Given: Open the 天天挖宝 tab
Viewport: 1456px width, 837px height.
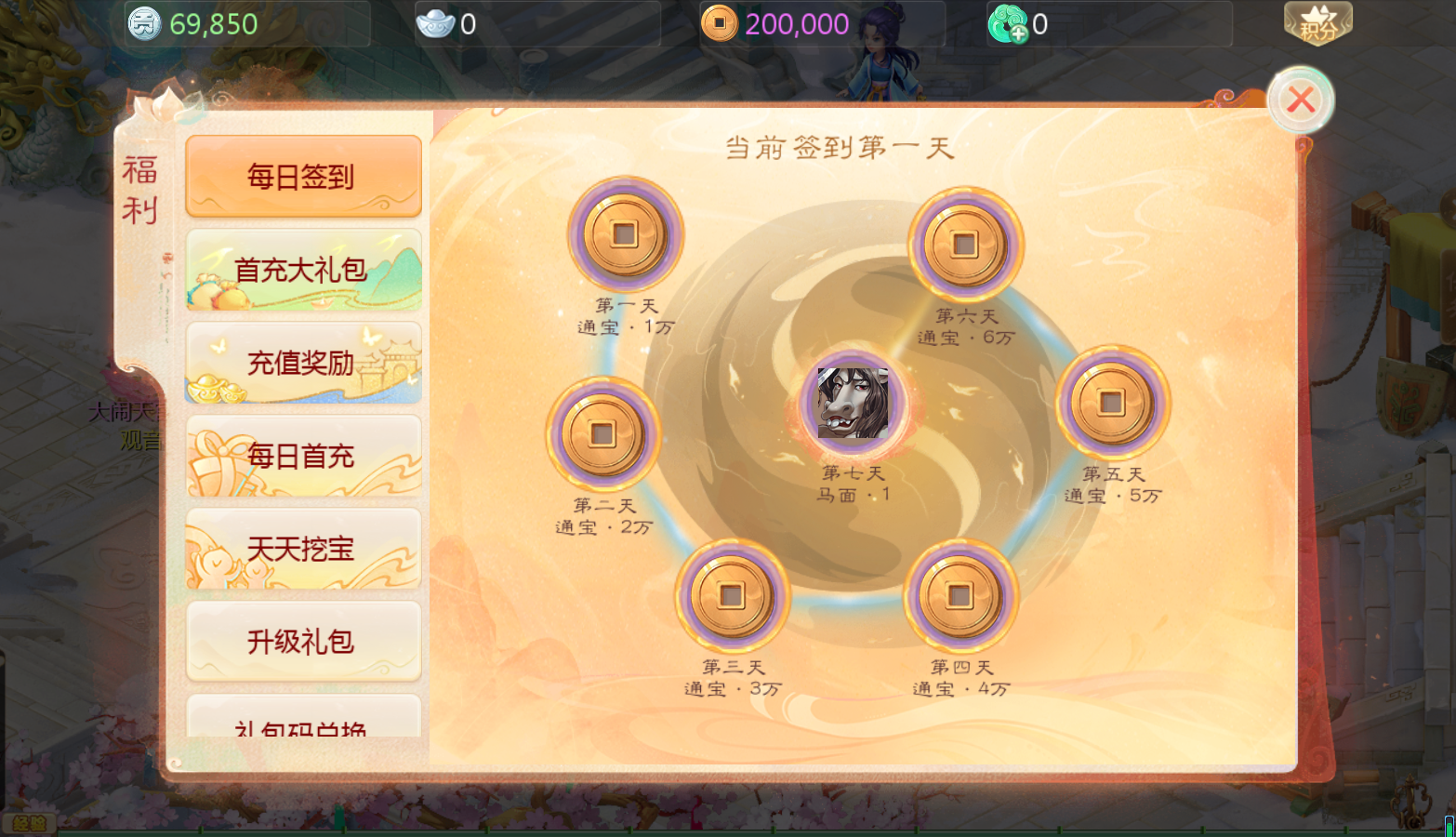Looking at the screenshot, I should pyautogui.click(x=303, y=549).
